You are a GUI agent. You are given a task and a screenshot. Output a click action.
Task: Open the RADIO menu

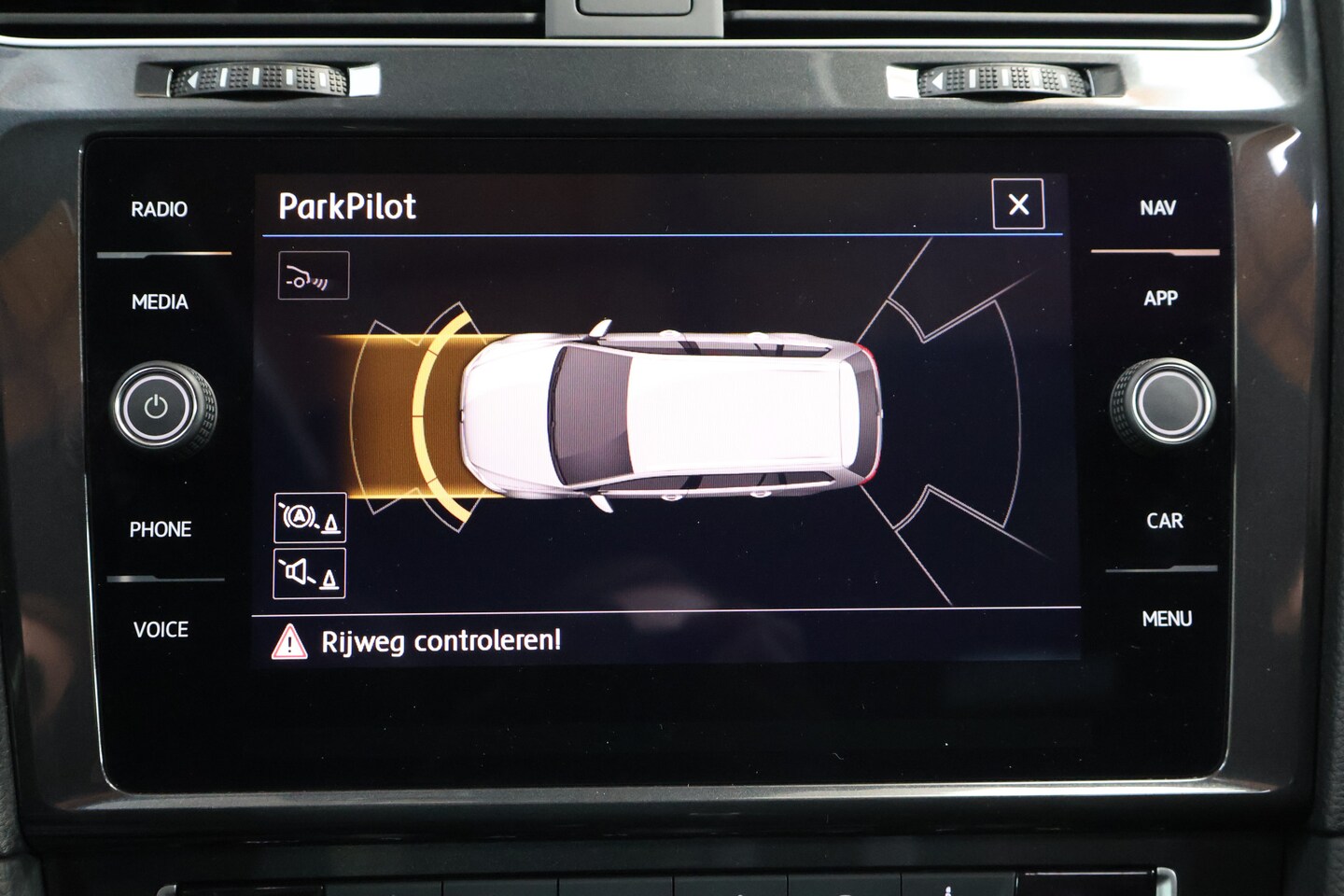159,209
